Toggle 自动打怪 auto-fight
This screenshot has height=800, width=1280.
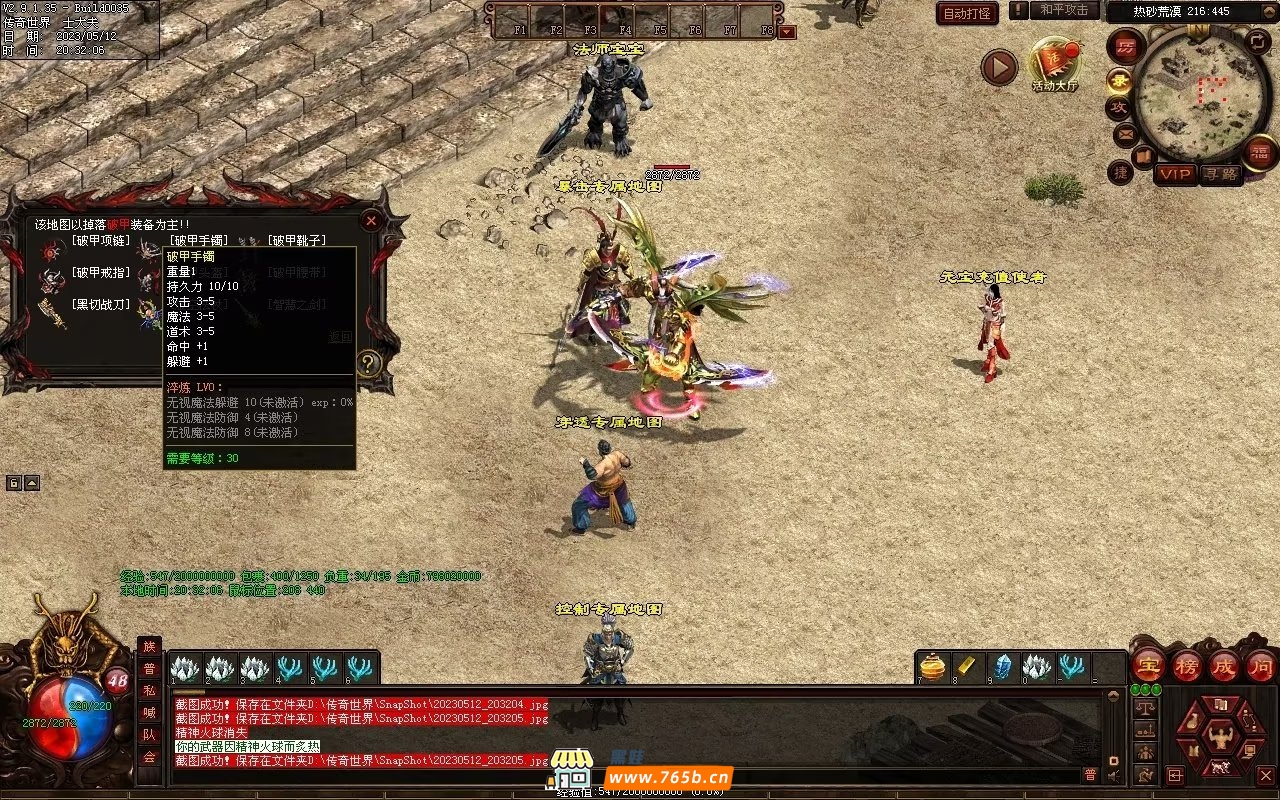(967, 14)
